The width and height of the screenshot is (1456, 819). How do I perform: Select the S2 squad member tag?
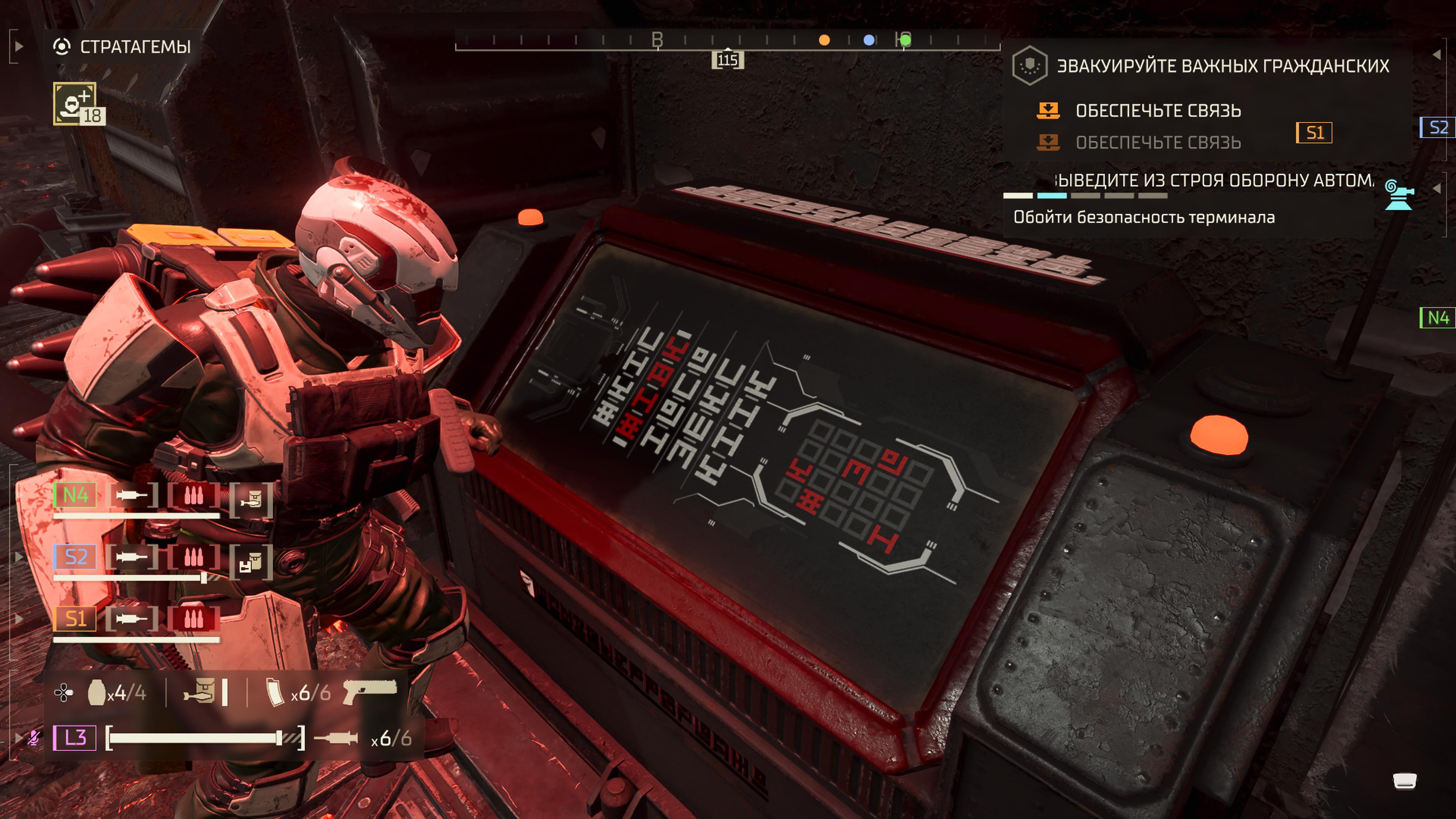pyautogui.click(x=75, y=557)
